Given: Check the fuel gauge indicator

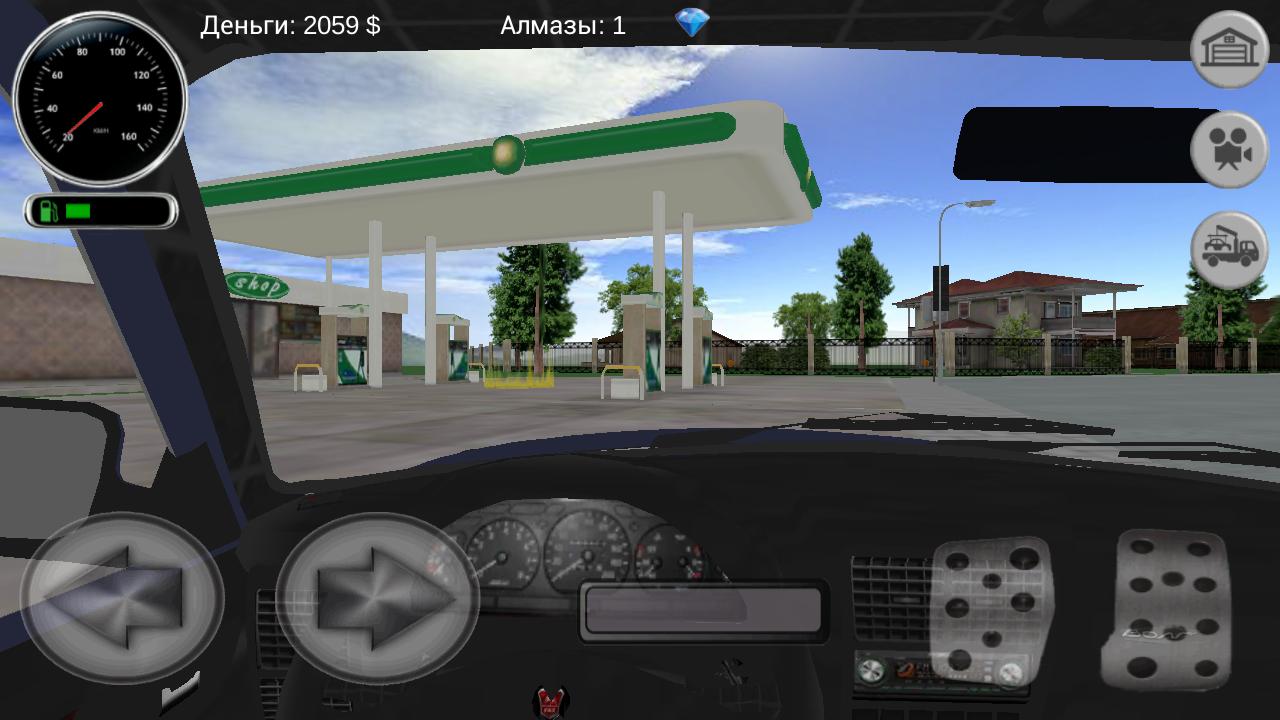Looking at the screenshot, I should [x=100, y=211].
